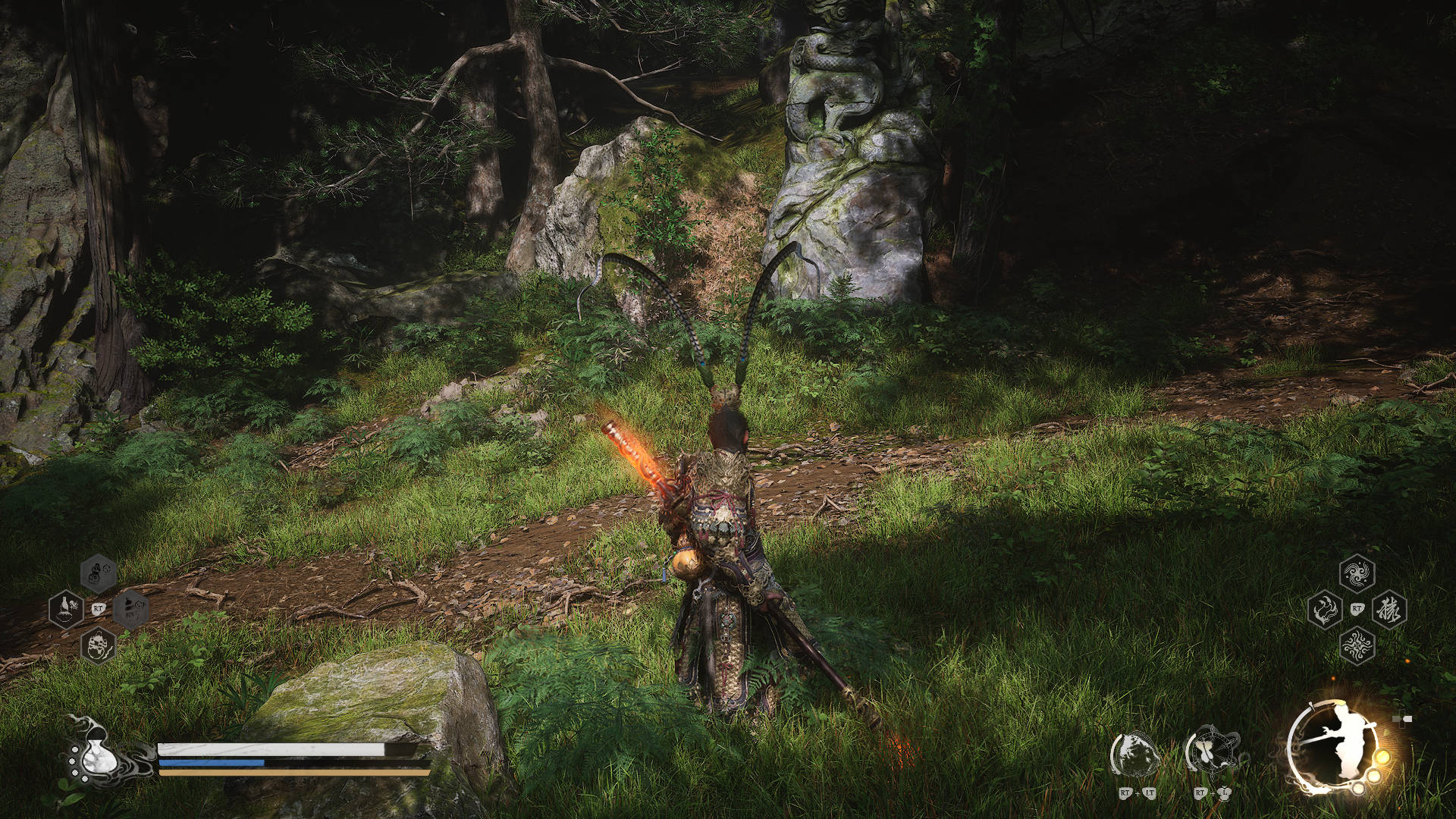Activate the flame-shaped spell hexagon
This screenshot has width=1456, height=819.
pos(1323,609)
